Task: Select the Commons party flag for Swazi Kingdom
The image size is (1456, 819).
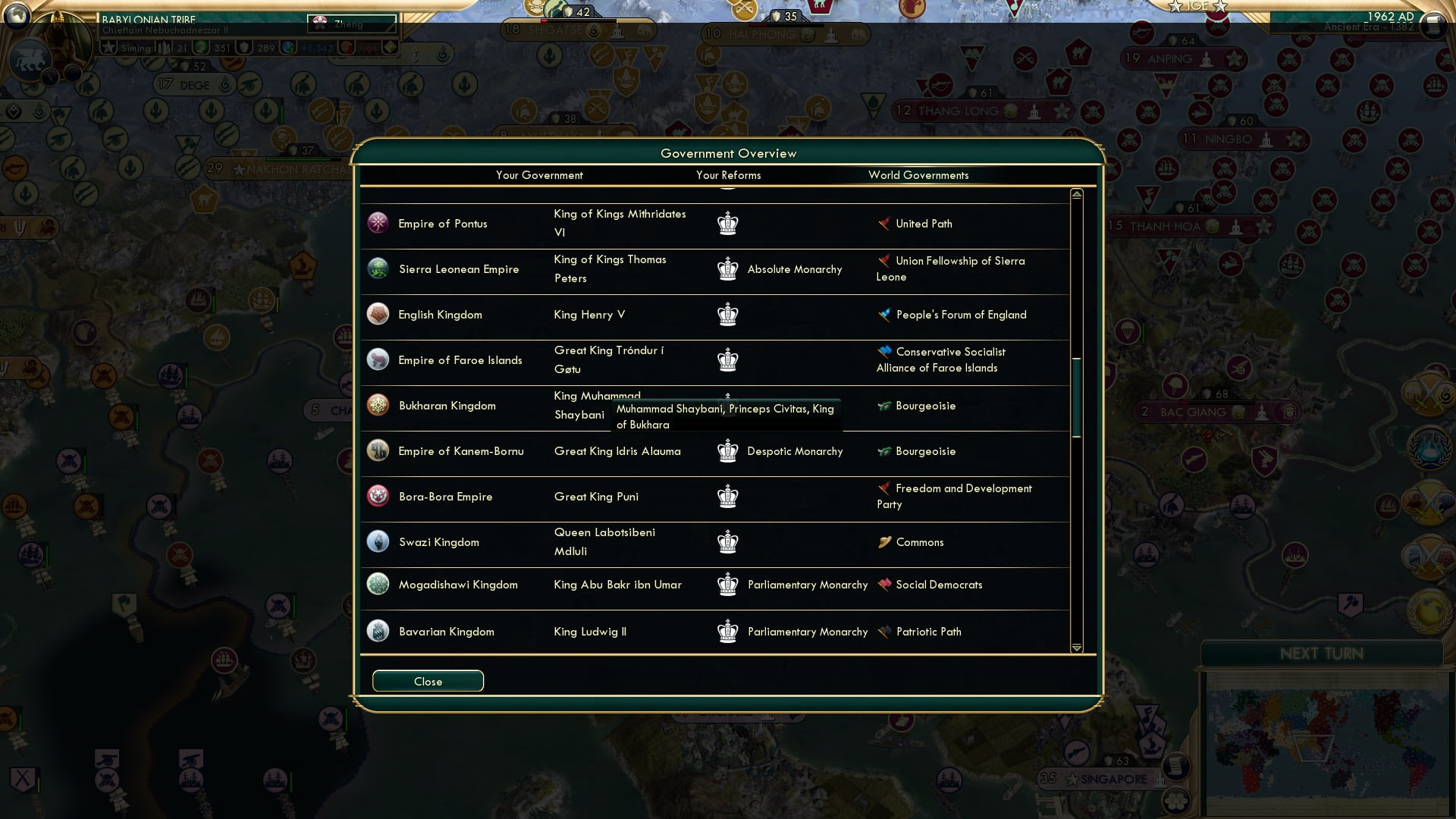Action: [x=884, y=542]
